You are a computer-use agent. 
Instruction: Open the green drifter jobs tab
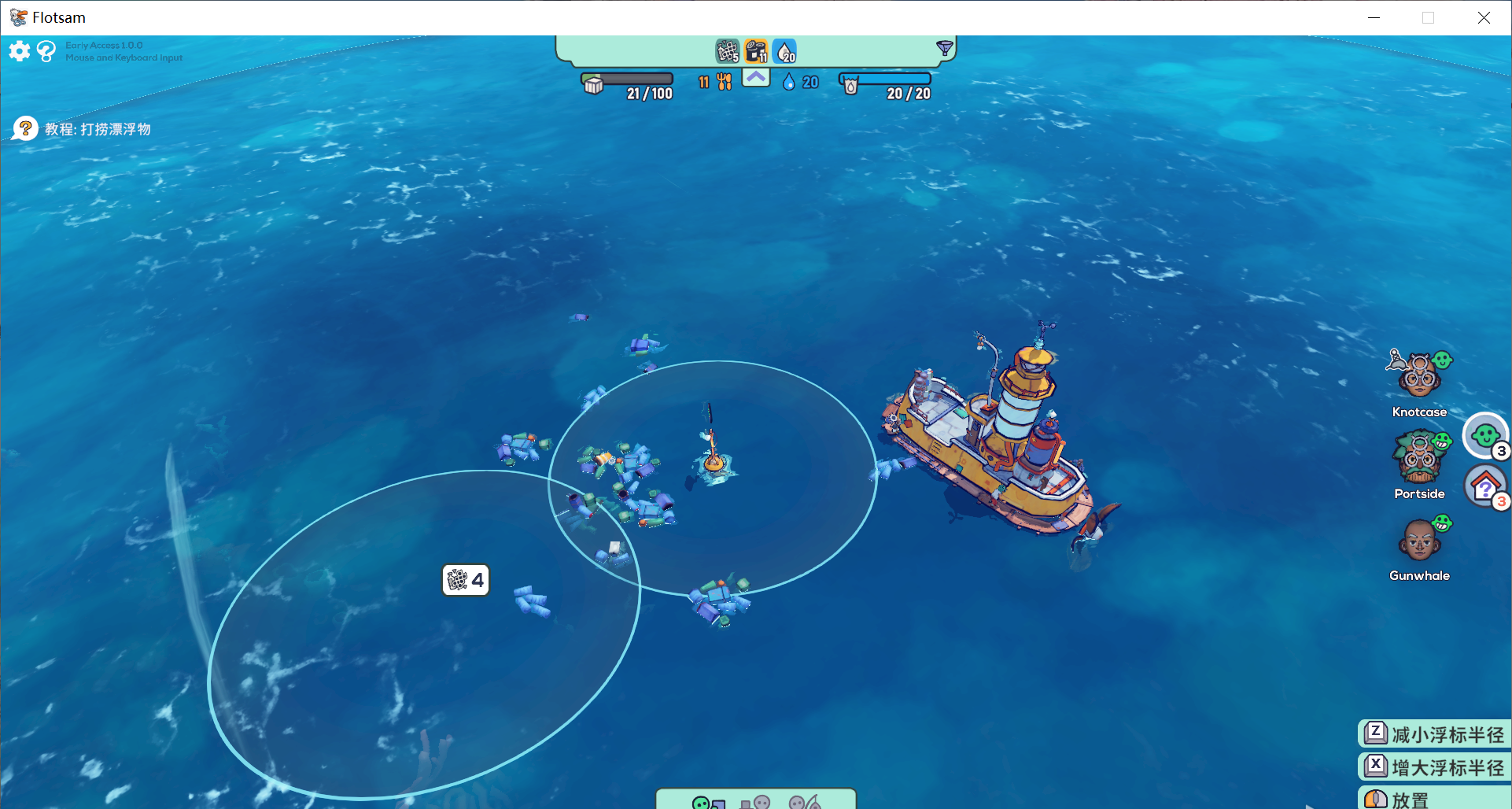pos(708,802)
